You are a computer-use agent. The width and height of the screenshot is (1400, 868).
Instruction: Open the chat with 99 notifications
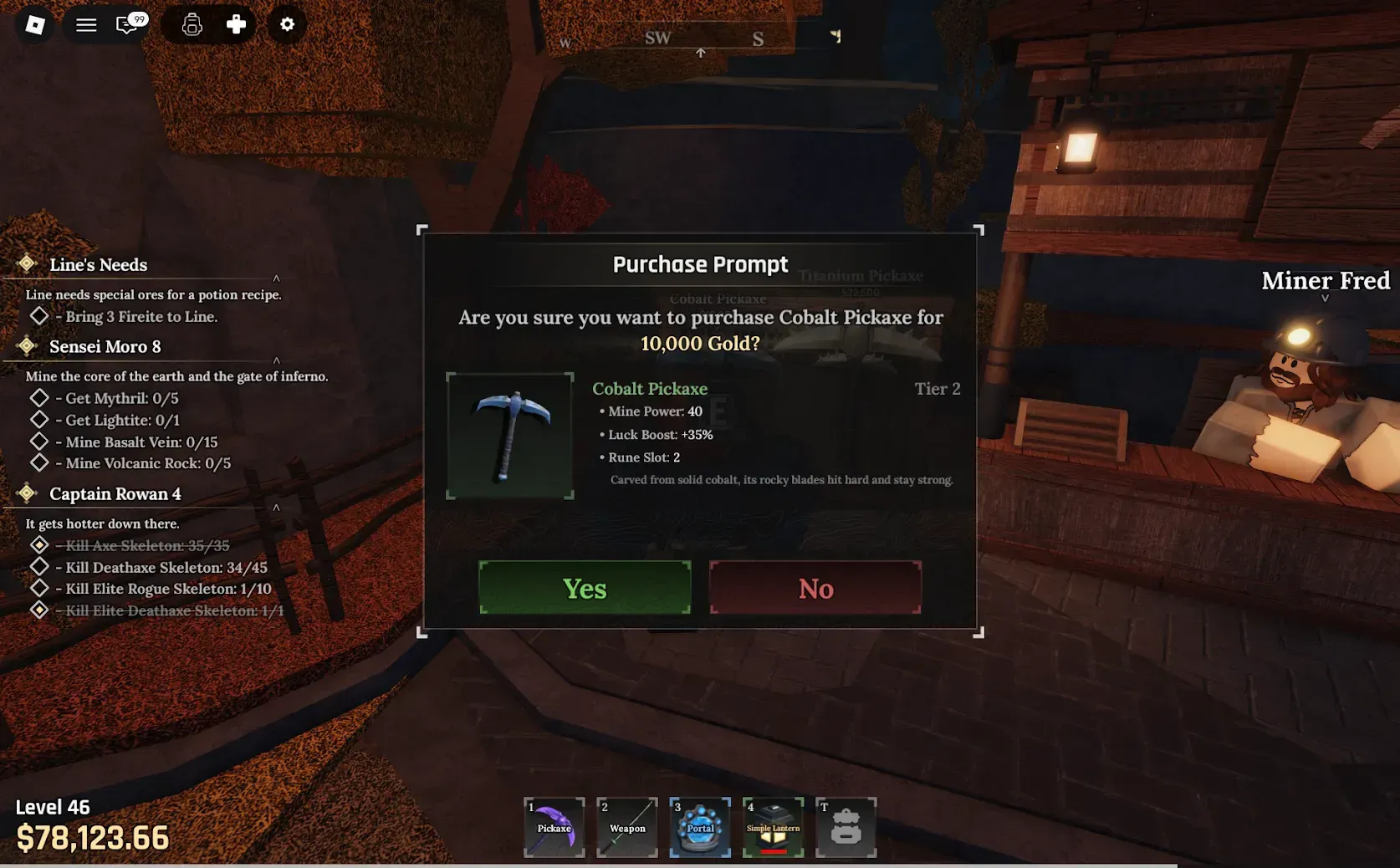coord(128,25)
